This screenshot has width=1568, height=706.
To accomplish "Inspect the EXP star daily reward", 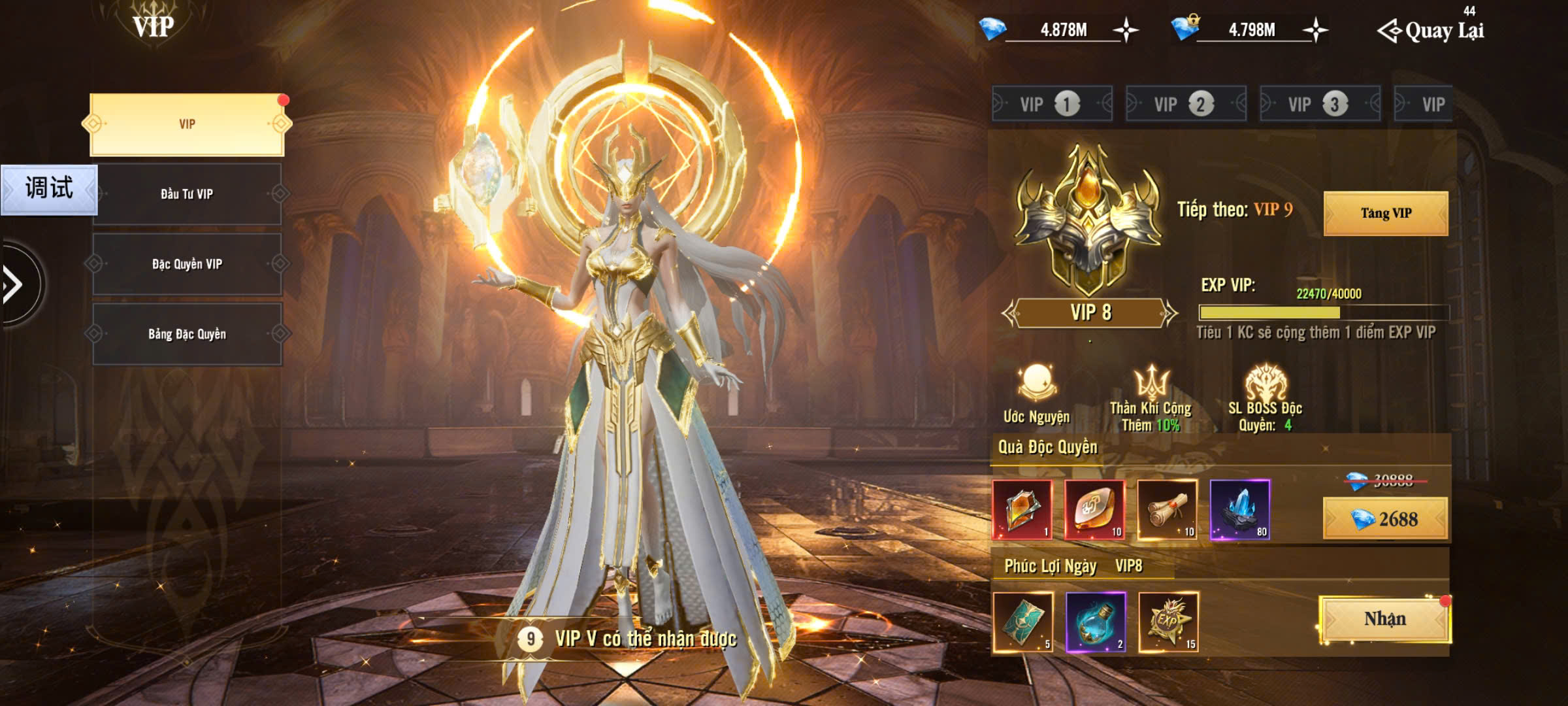I will pyautogui.click(x=1168, y=622).
